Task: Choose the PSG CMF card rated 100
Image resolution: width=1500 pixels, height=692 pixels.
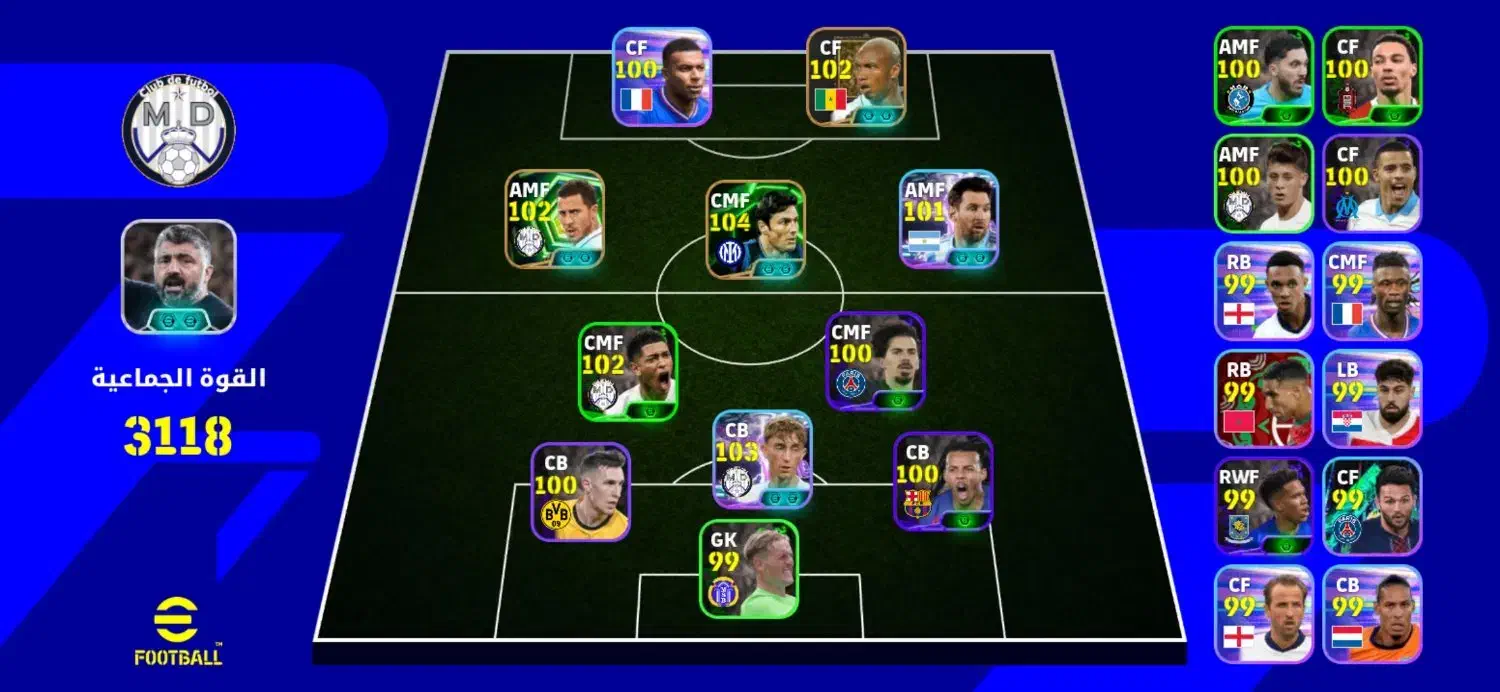Action: (875, 361)
